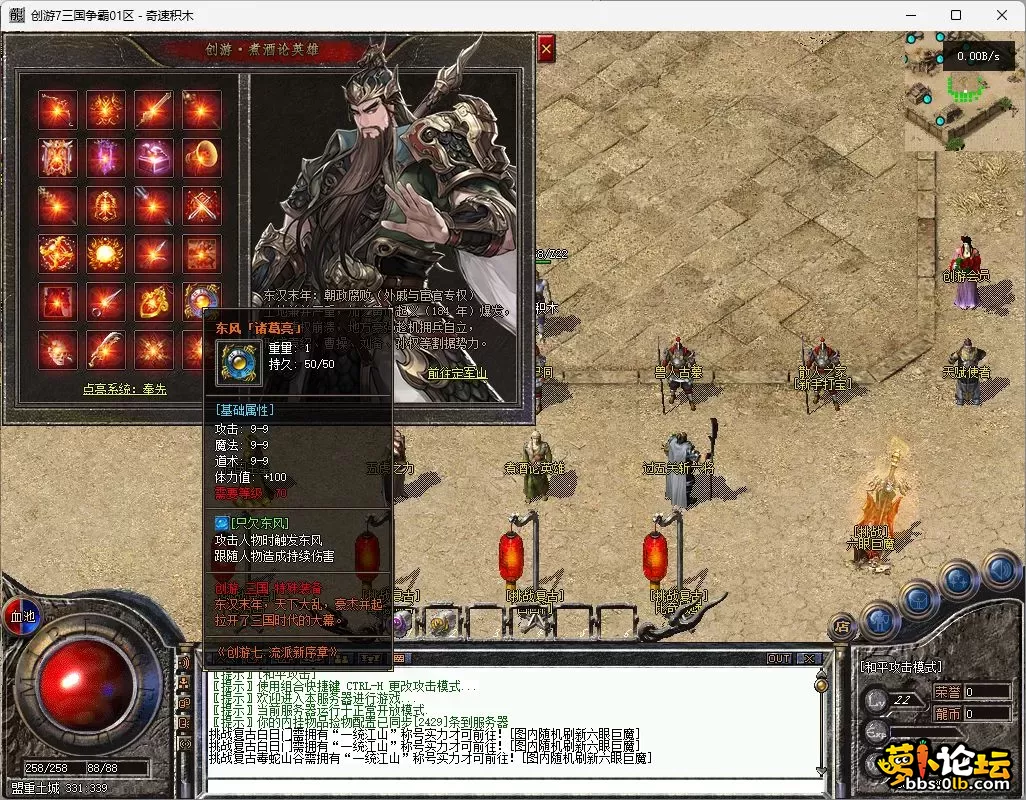This screenshot has height=800, width=1026.
Task: Open the minimap in the corner
Action: [965, 92]
